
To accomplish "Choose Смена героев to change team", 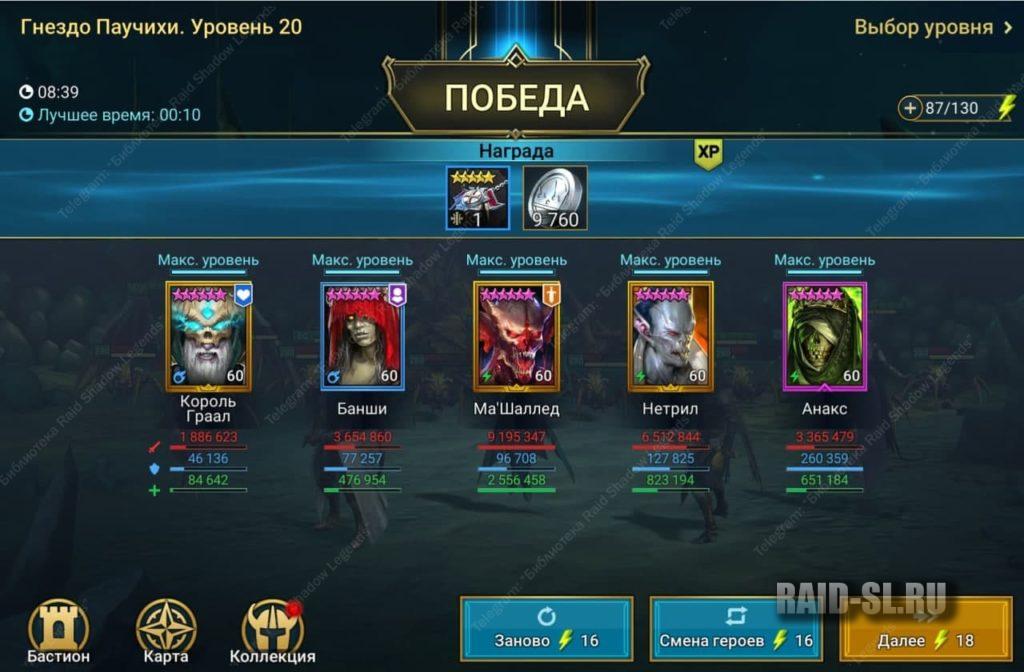I will point(736,629).
